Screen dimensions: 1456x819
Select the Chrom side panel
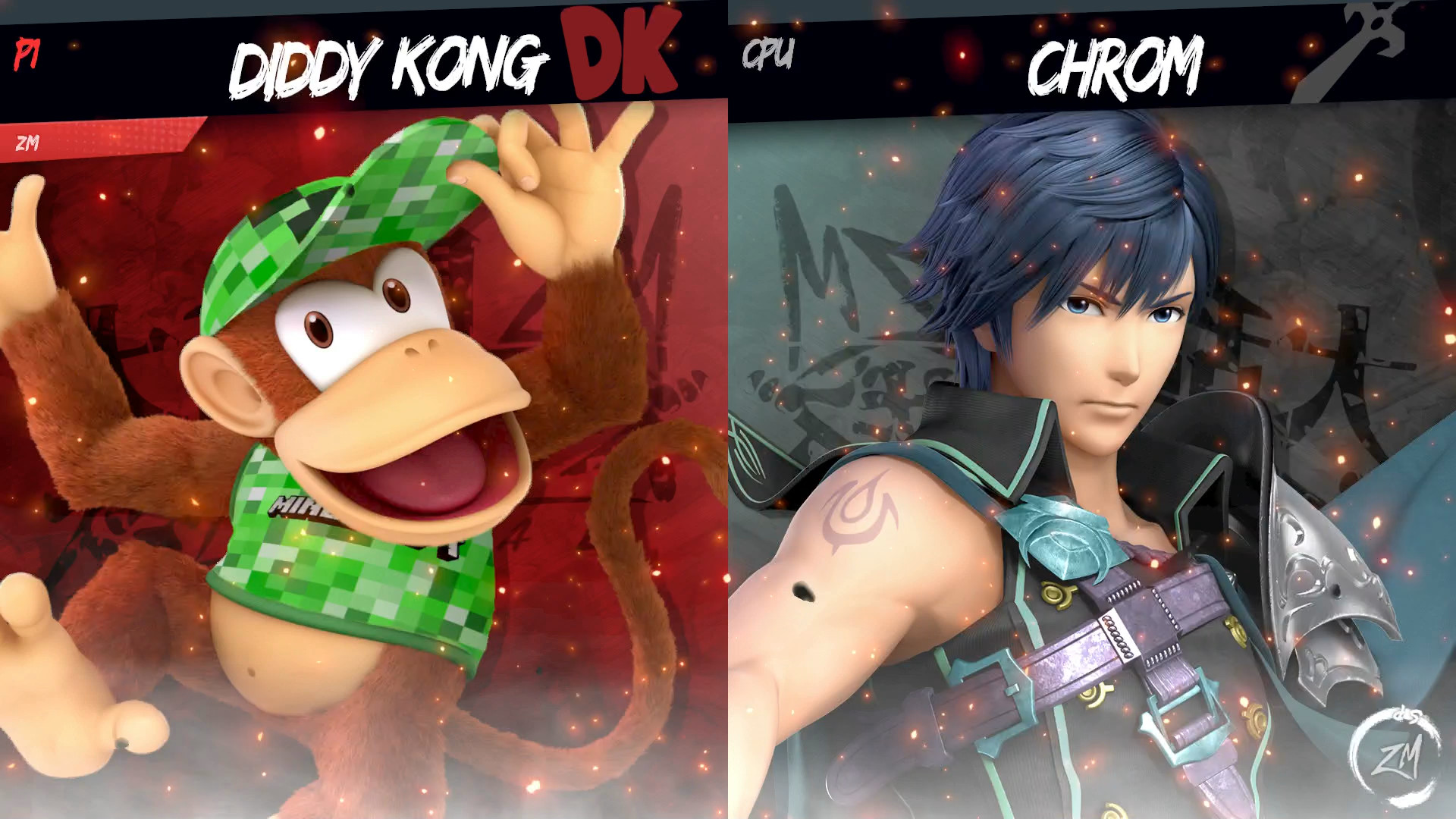tap(1092, 455)
